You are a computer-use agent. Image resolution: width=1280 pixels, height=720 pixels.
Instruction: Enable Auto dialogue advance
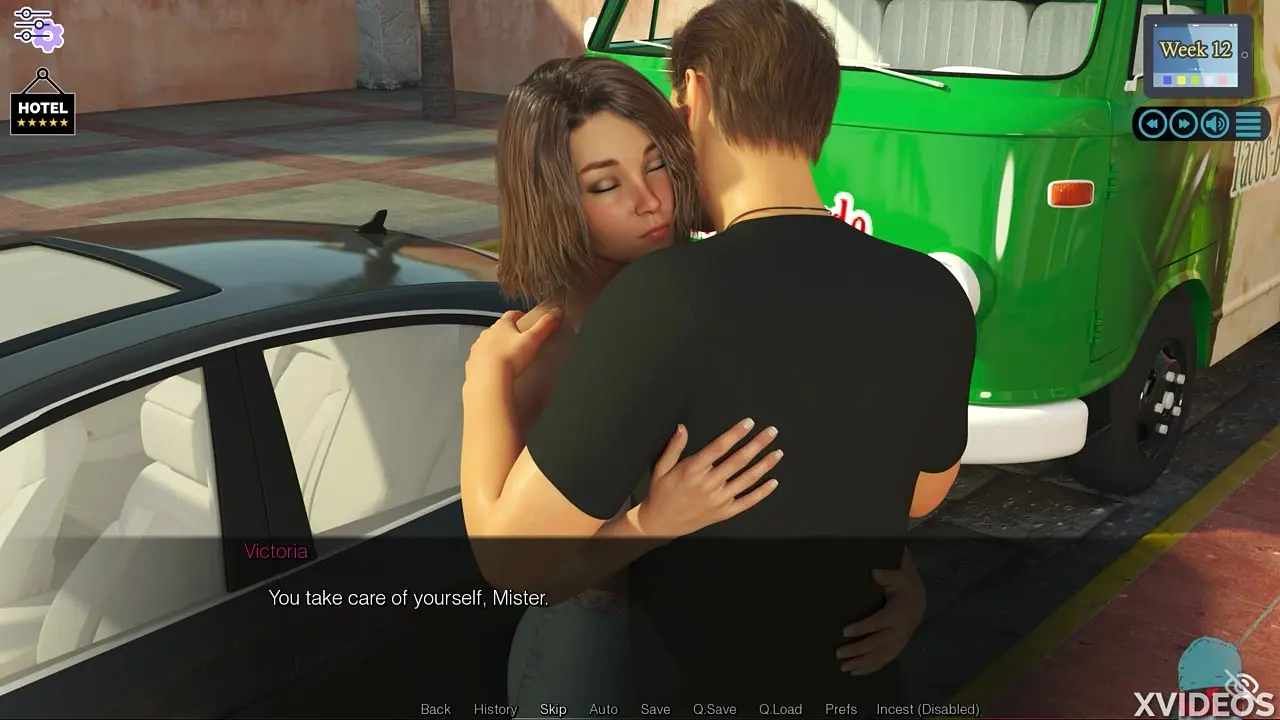(x=603, y=709)
